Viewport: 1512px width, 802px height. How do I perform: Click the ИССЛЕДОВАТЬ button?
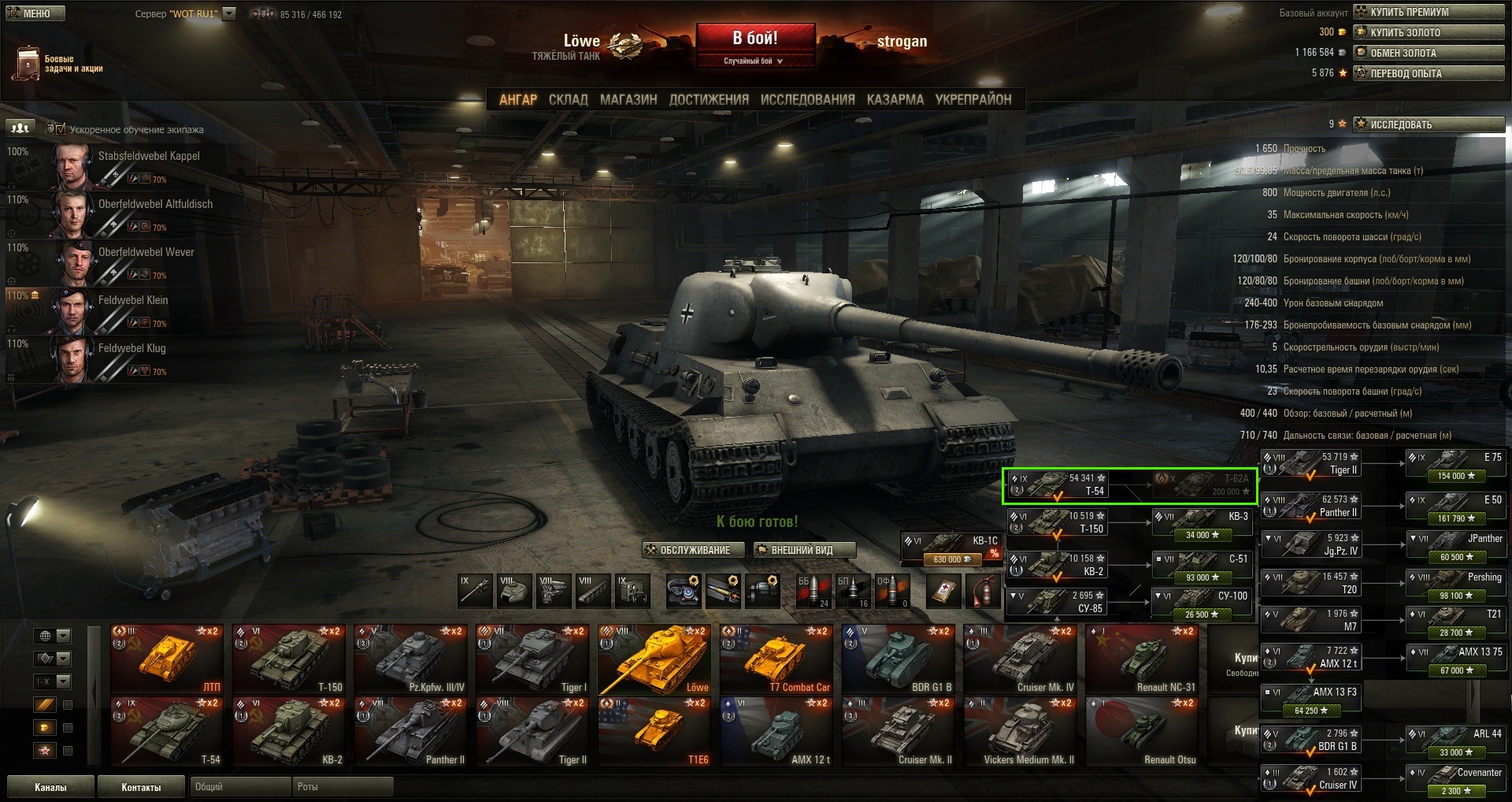click(1429, 124)
